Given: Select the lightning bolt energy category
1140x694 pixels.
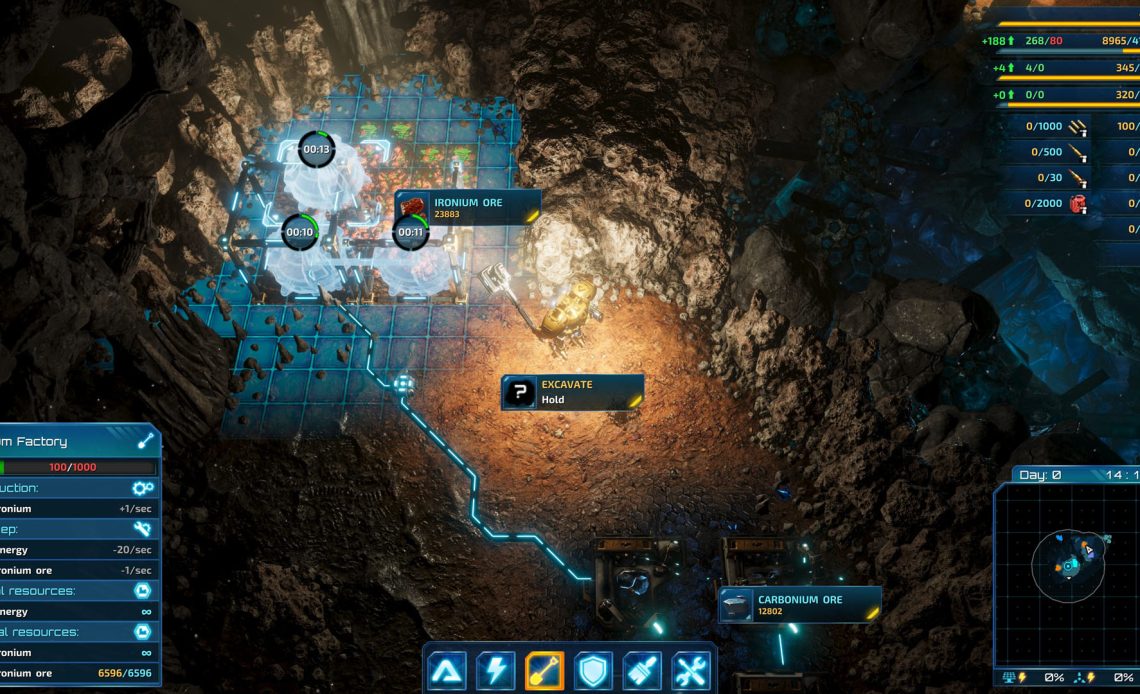Looking at the screenshot, I should [x=496, y=671].
